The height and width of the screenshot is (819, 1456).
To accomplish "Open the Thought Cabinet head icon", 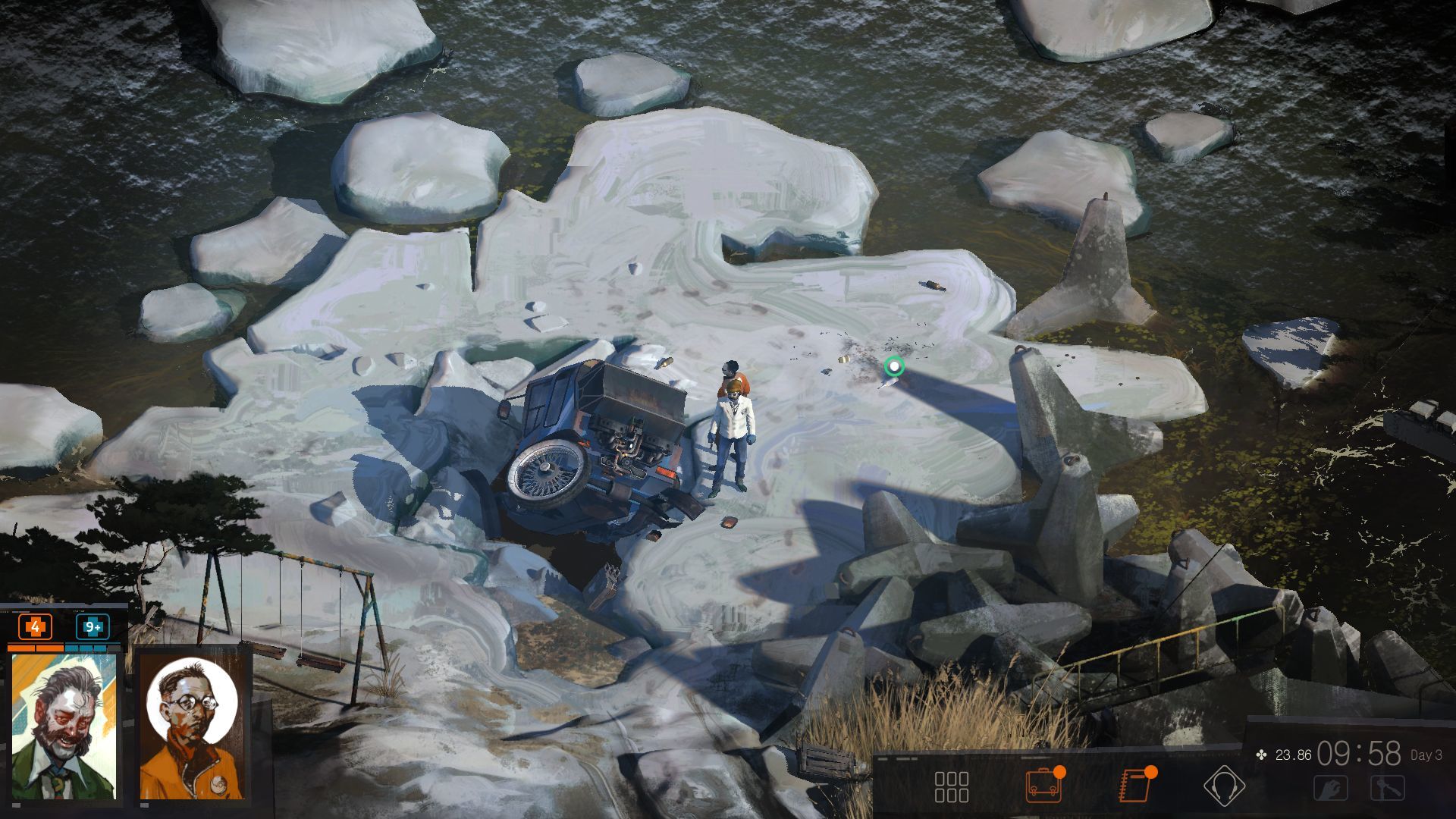I will pos(1224,786).
